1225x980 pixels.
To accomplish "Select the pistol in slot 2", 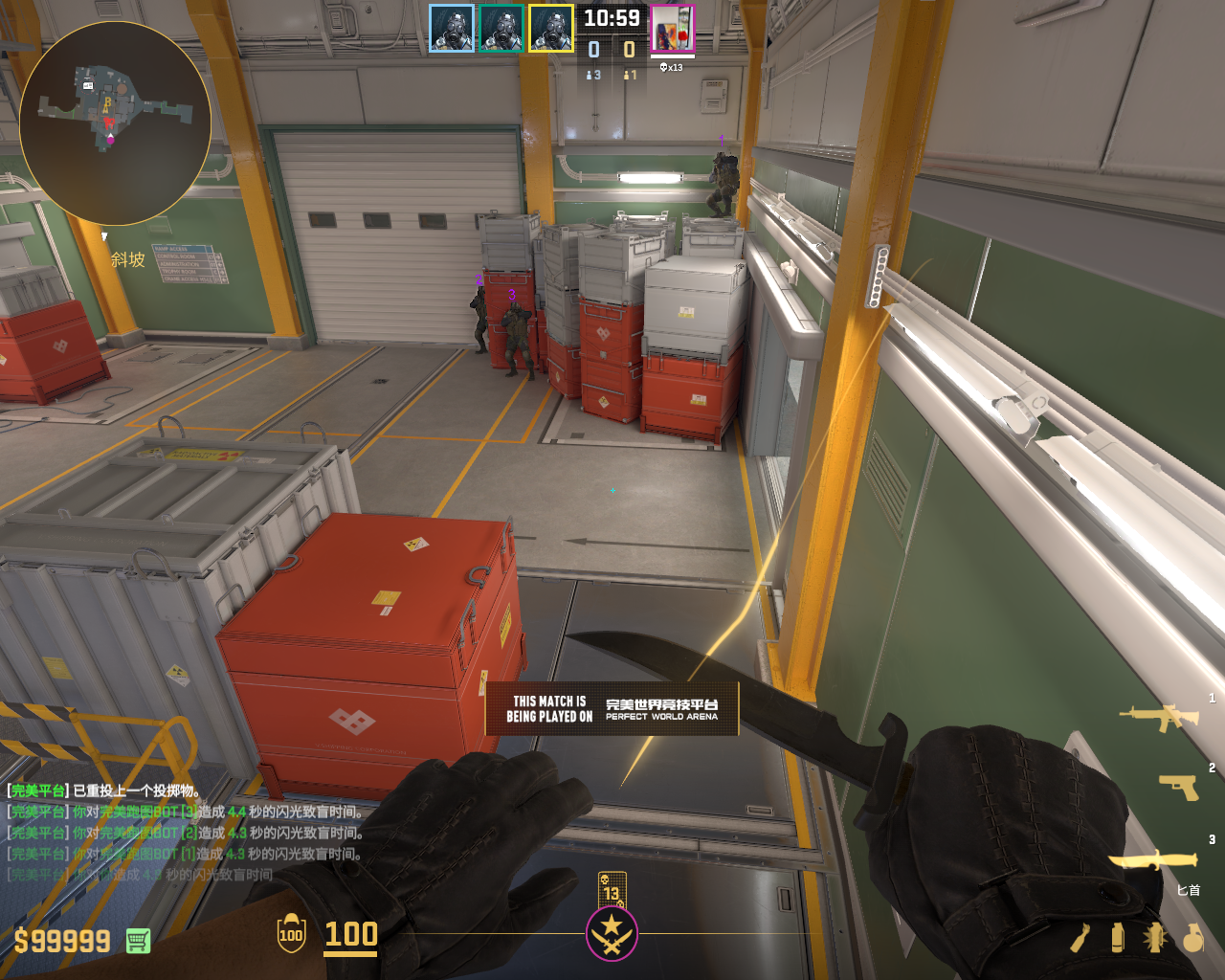I will [x=1179, y=787].
